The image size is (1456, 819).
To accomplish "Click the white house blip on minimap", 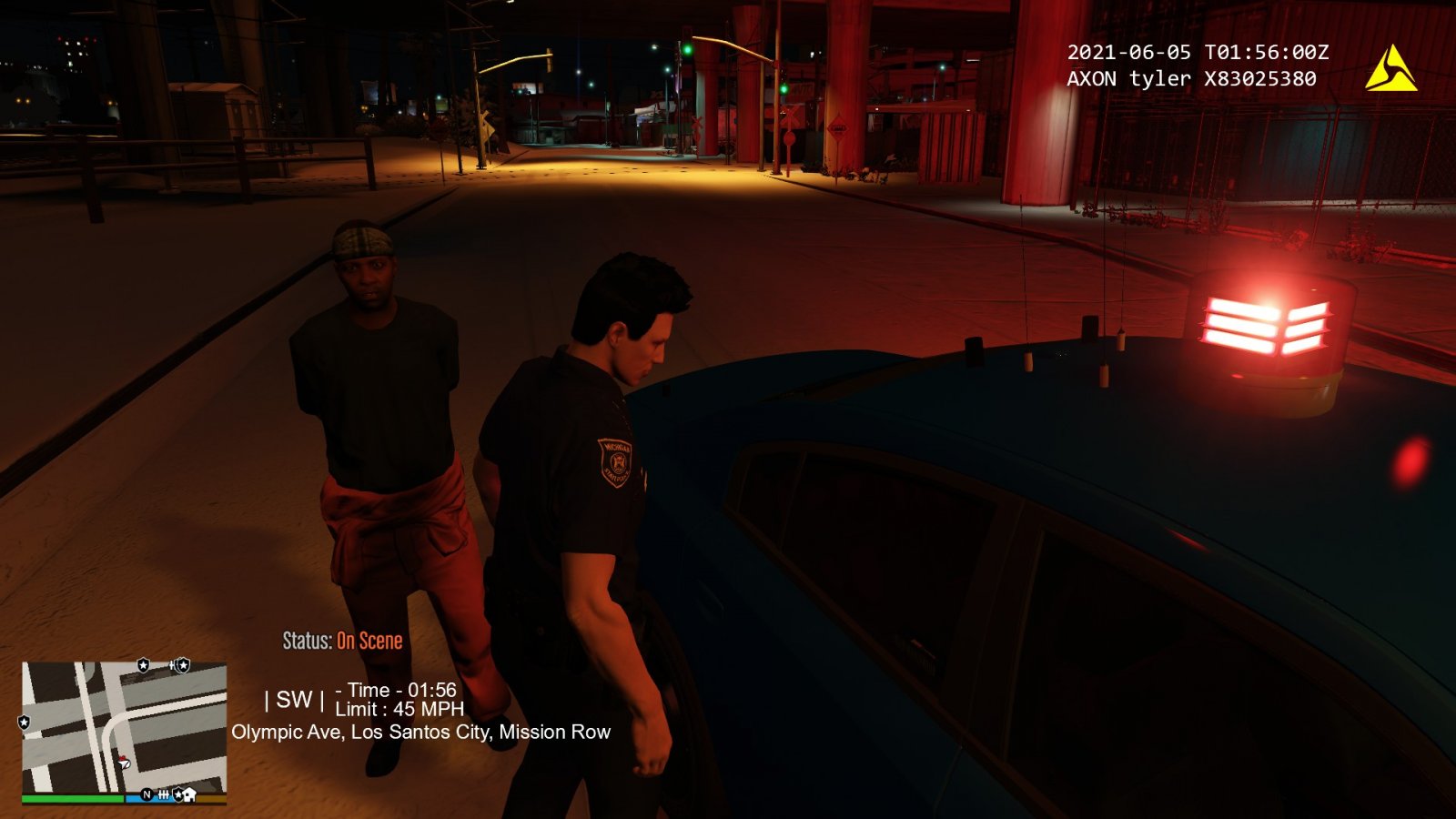I will 189,795.
